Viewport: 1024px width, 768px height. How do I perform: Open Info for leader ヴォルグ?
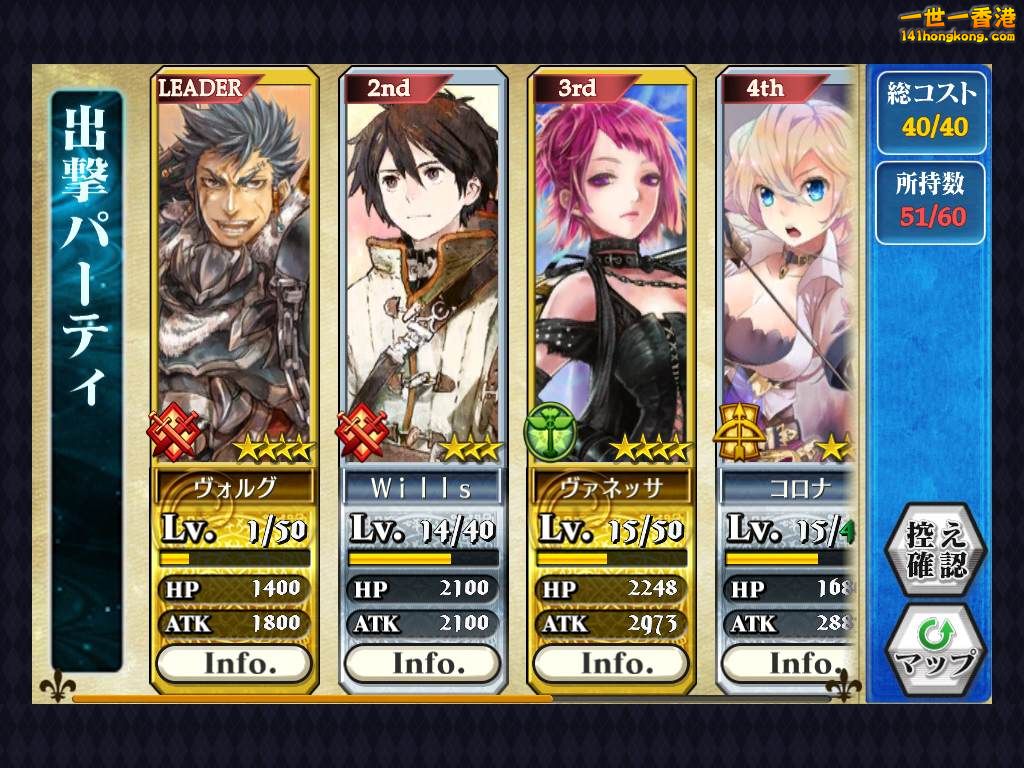point(235,662)
